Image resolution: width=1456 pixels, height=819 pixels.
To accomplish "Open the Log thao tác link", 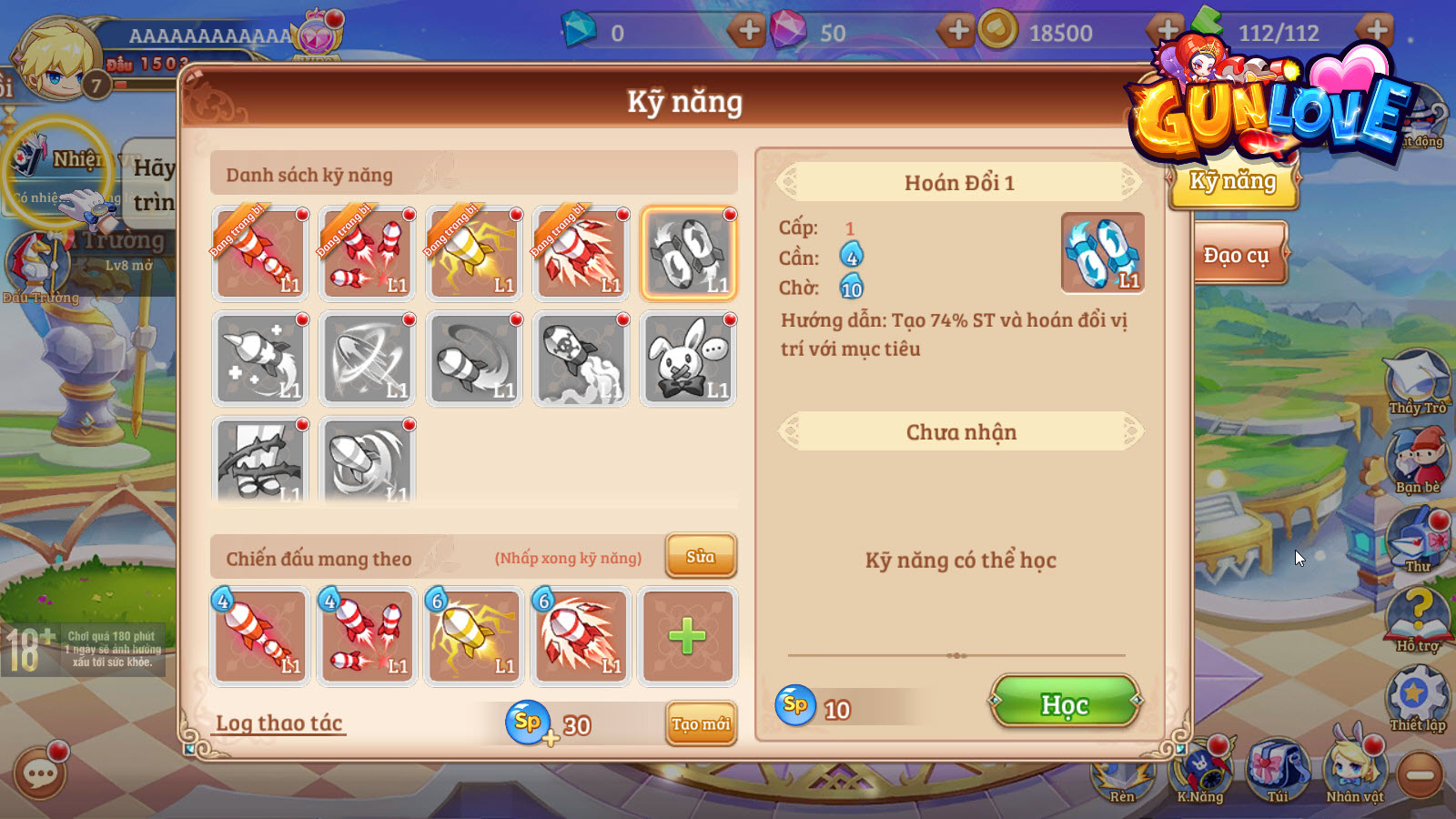I will click(279, 723).
